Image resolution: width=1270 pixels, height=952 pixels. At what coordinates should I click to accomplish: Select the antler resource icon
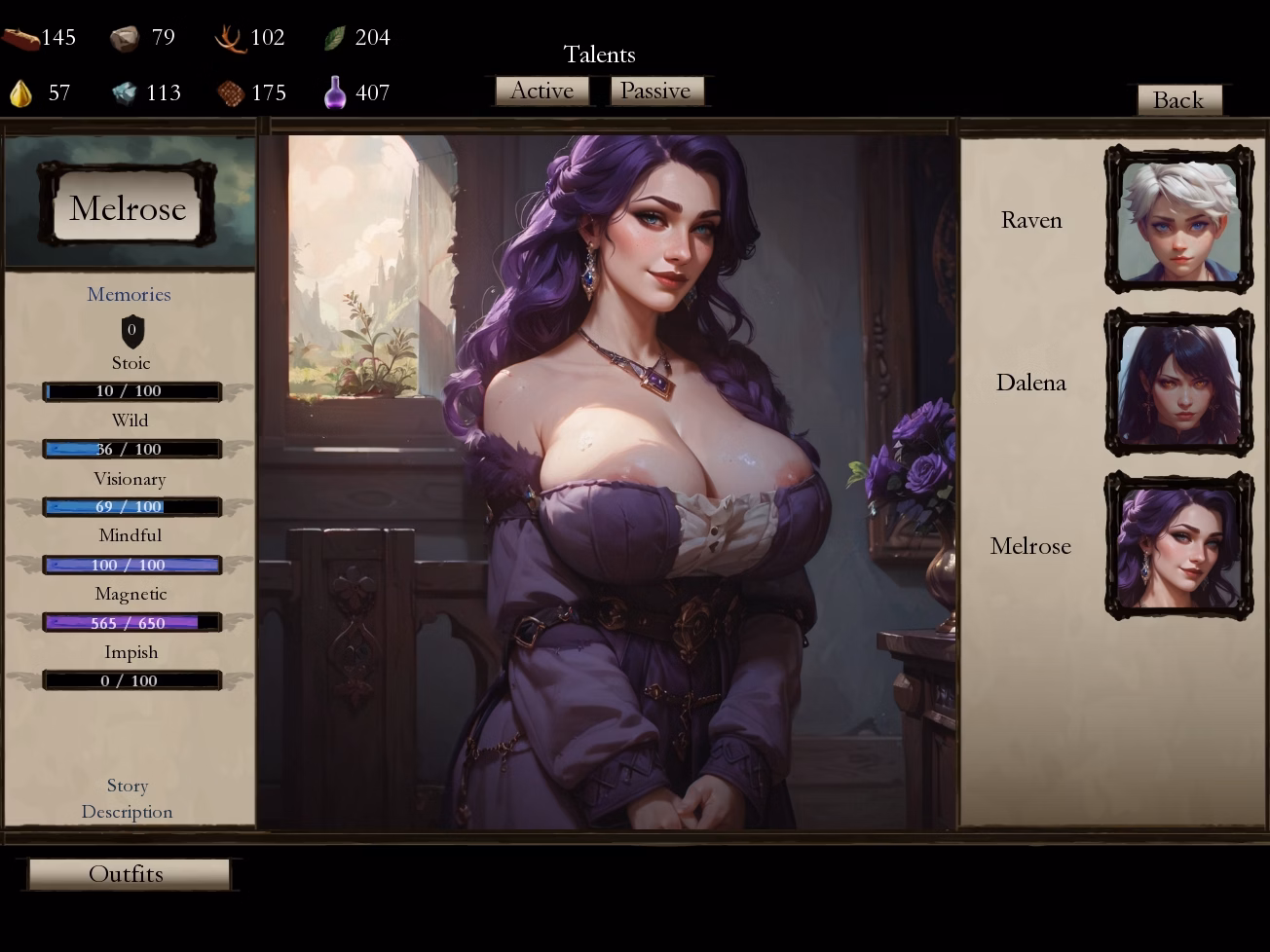click(228, 37)
